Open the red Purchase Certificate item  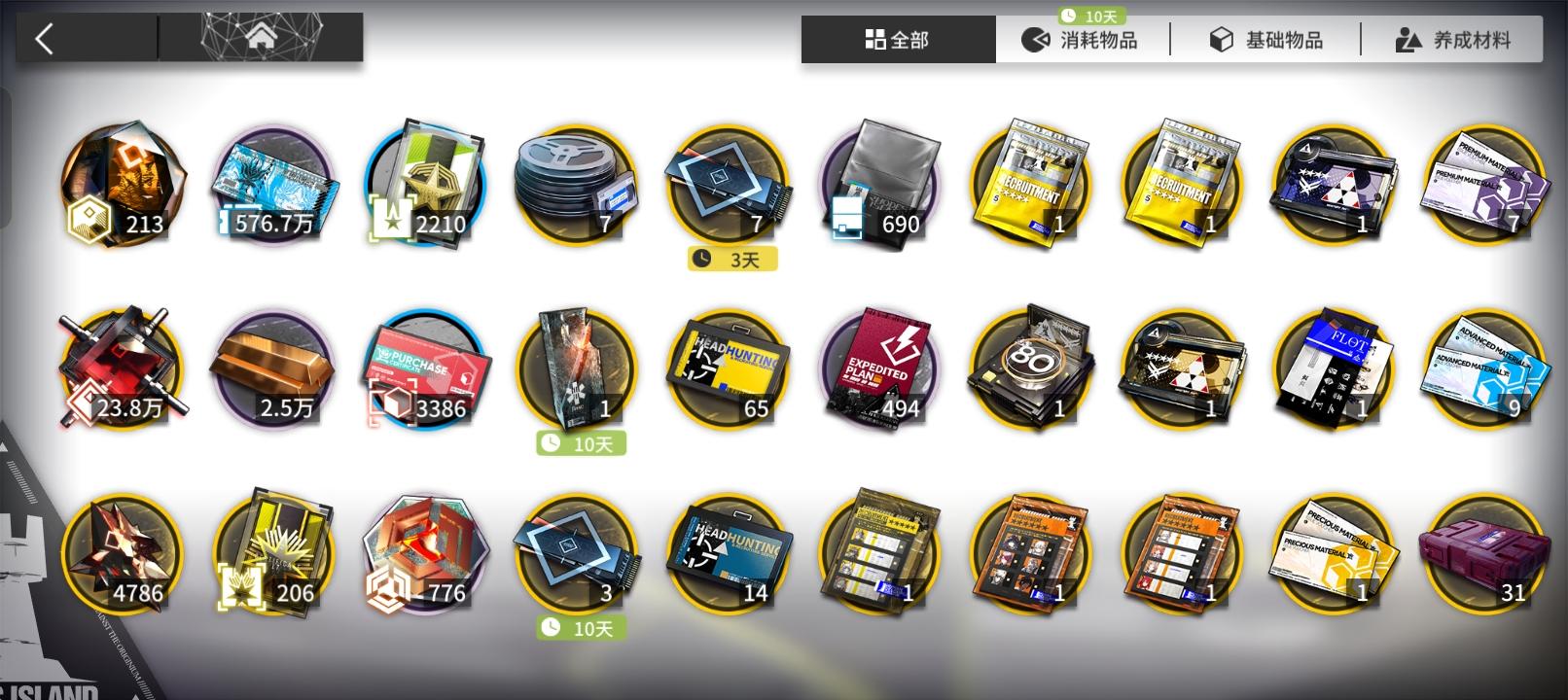425,367
